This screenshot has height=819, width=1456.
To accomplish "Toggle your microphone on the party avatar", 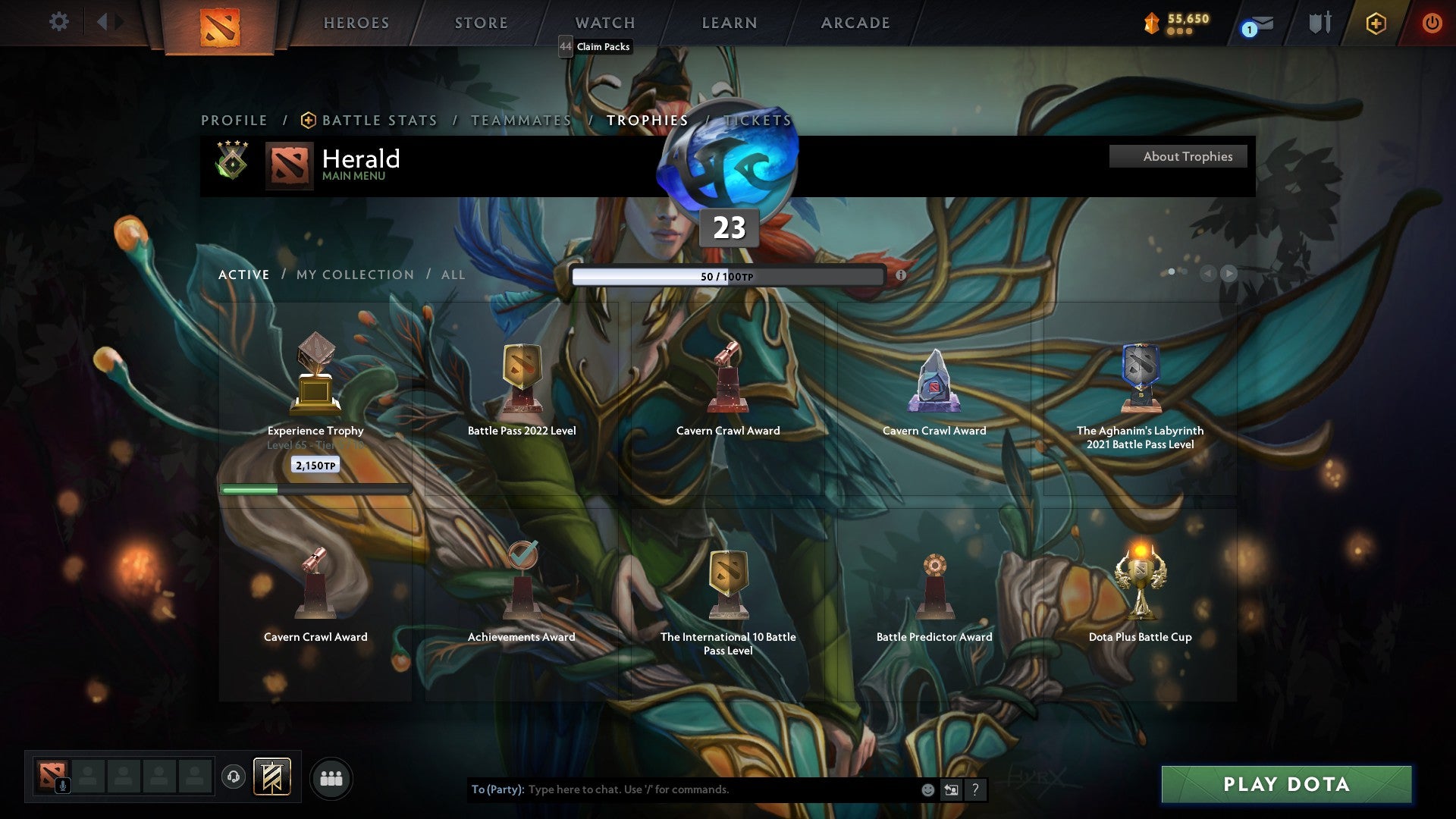I will click(63, 786).
